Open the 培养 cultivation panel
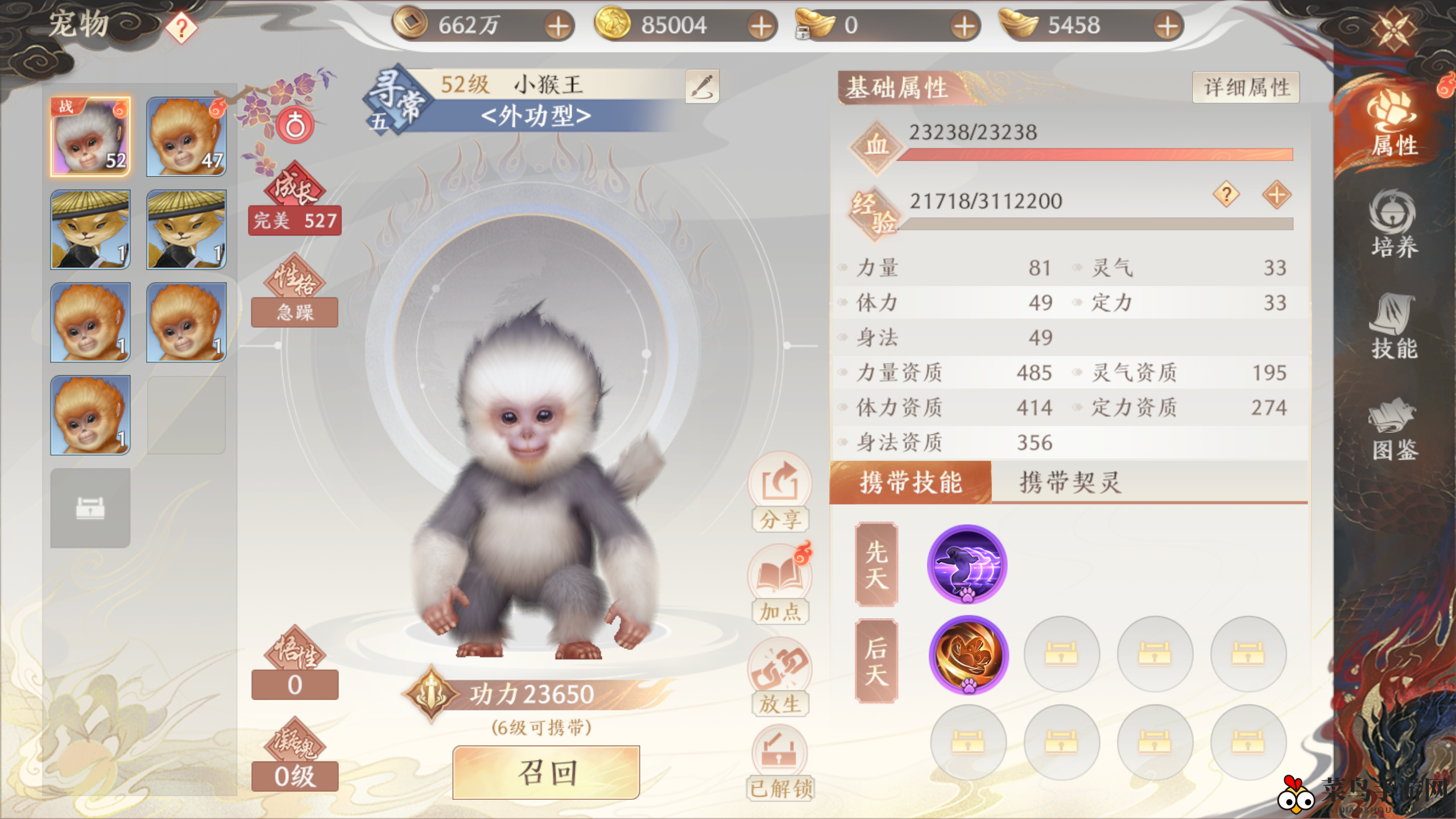This screenshot has width=1456, height=819. point(1393,225)
